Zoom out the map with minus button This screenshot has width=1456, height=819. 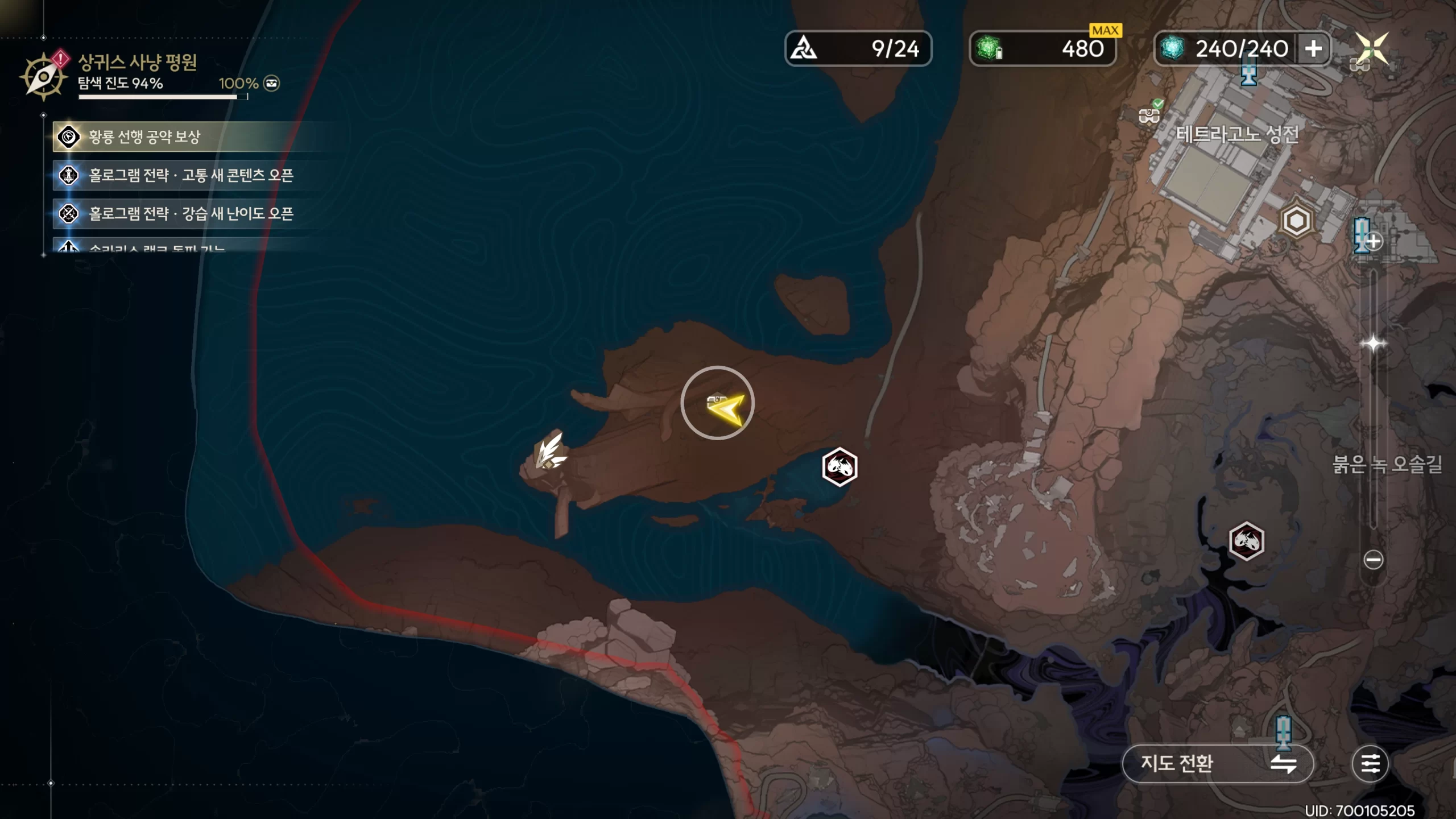point(1373,560)
